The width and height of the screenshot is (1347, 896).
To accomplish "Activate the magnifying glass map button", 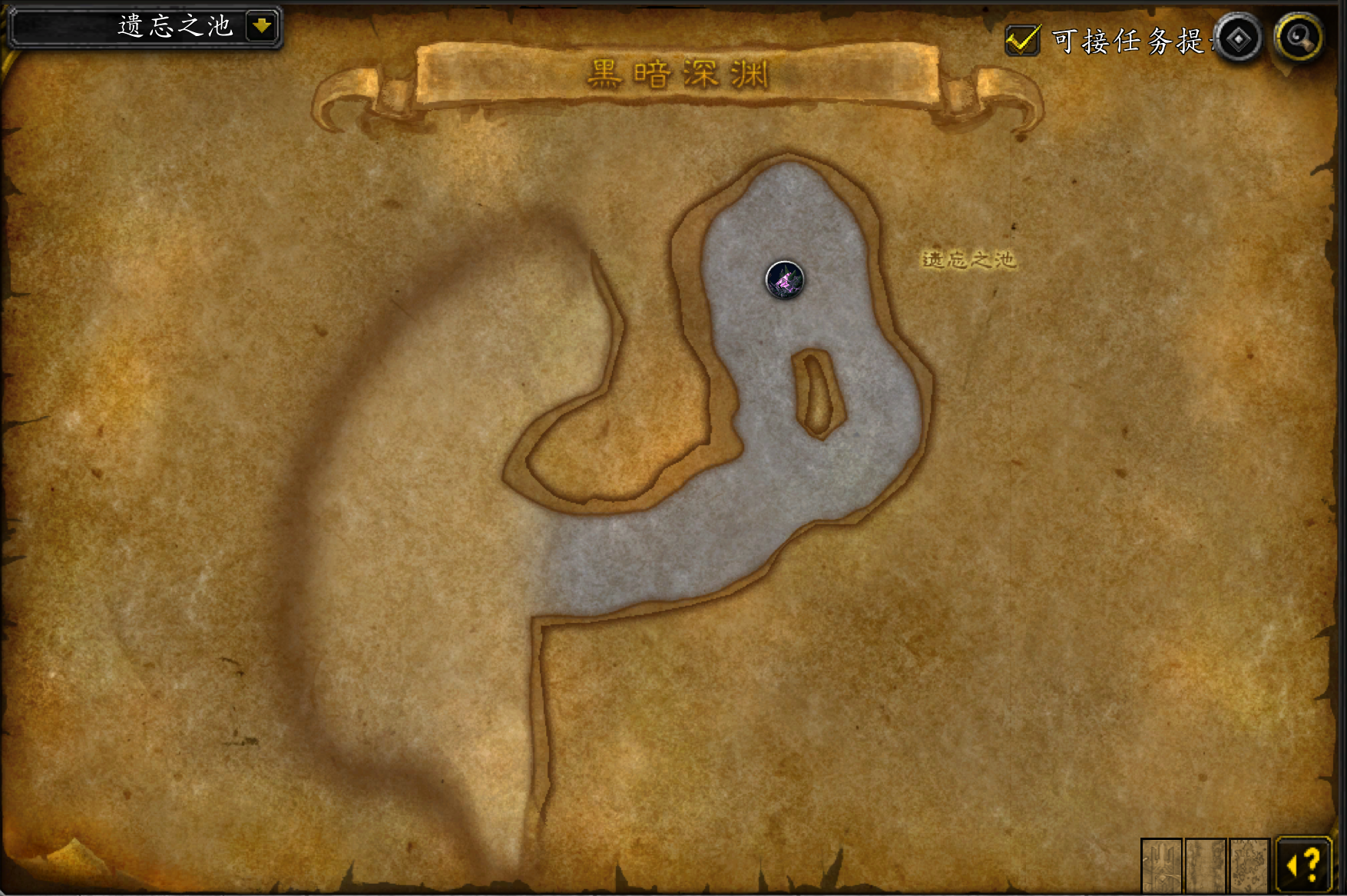I will pyautogui.click(x=1299, y=37).
